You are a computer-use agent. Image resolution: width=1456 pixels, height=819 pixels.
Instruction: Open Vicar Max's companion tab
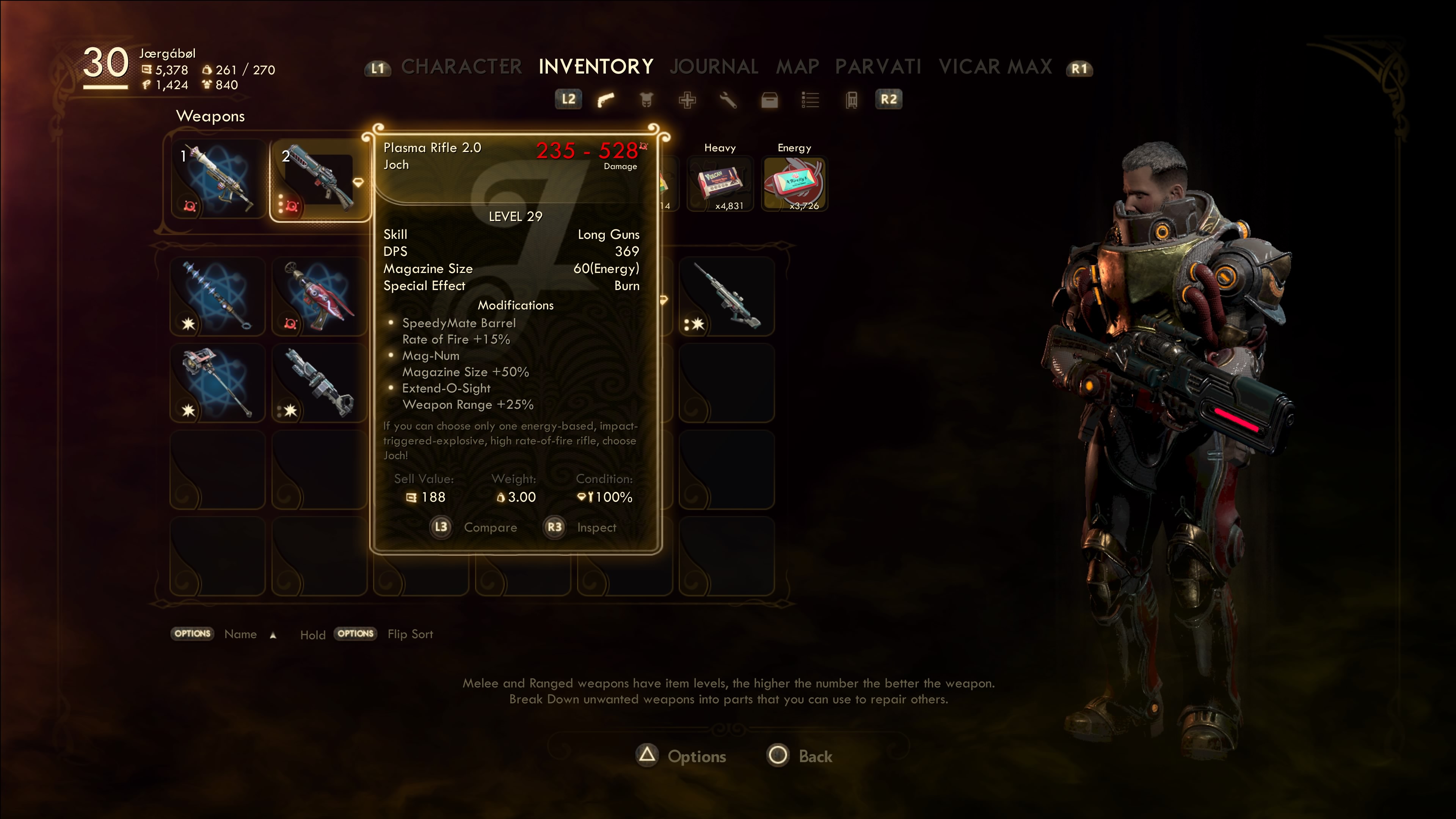click(x=995, y=67)
